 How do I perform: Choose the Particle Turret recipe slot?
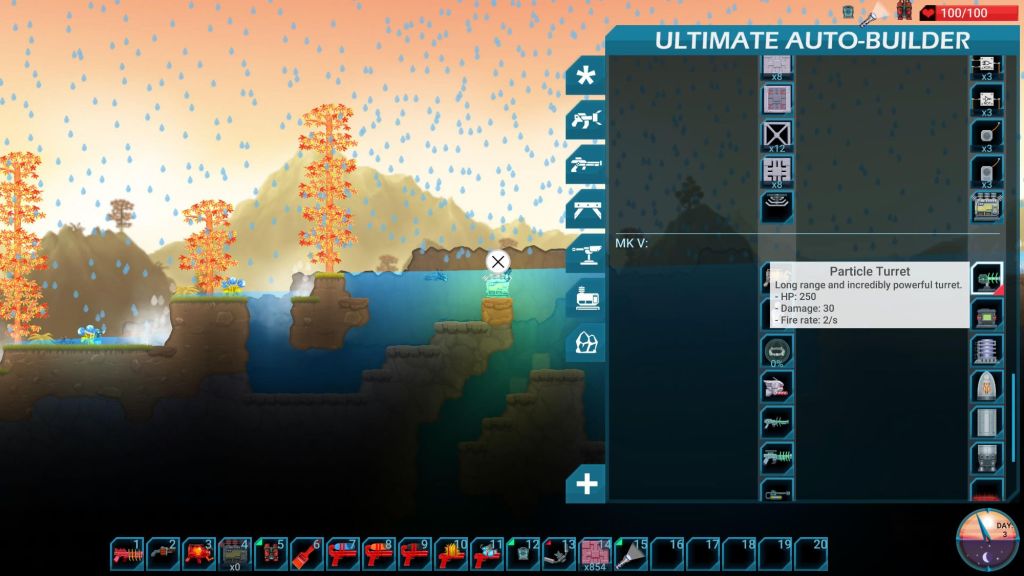tap(987, 278)
